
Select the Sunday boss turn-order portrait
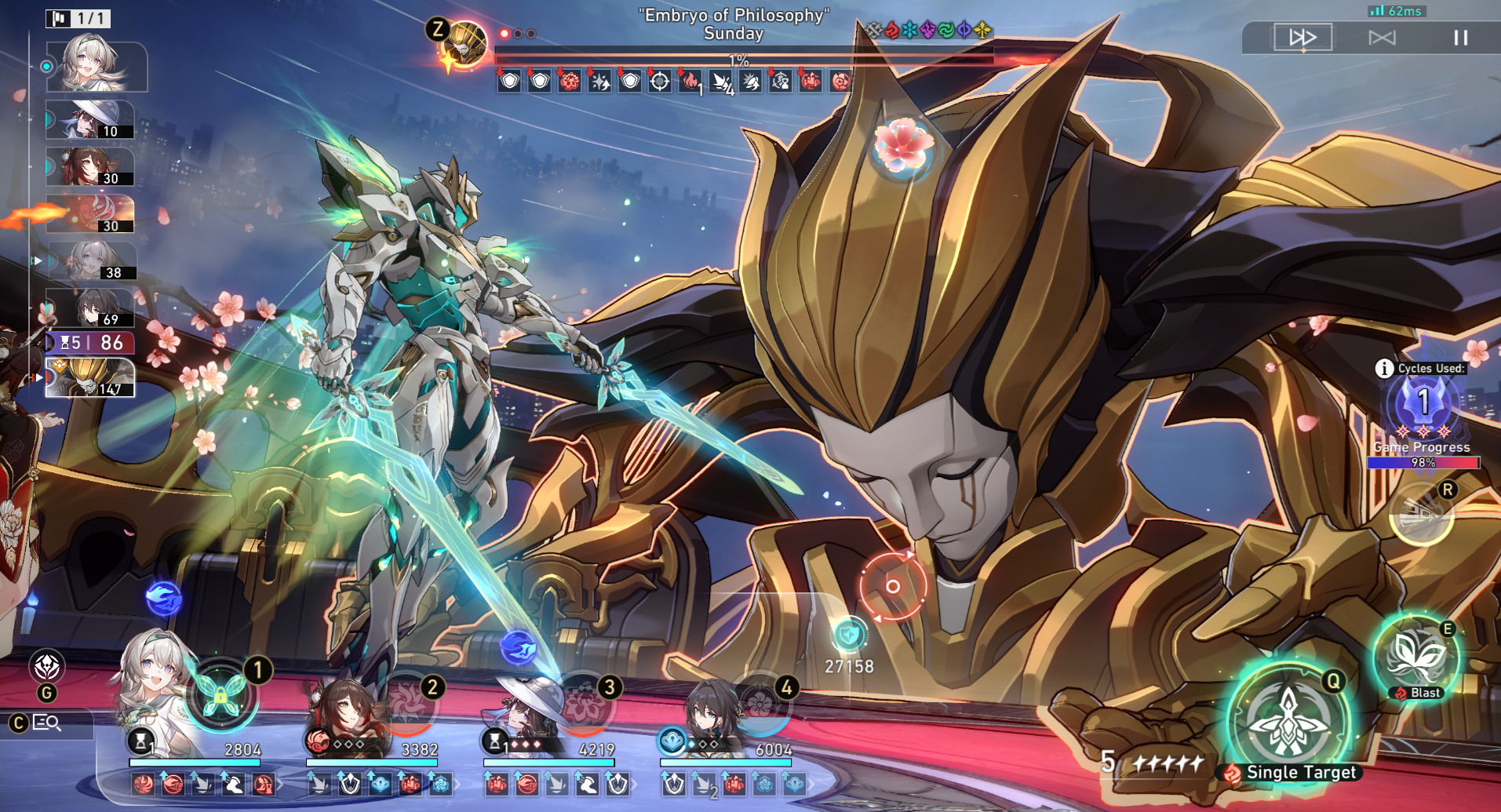[x=90, y=378]
